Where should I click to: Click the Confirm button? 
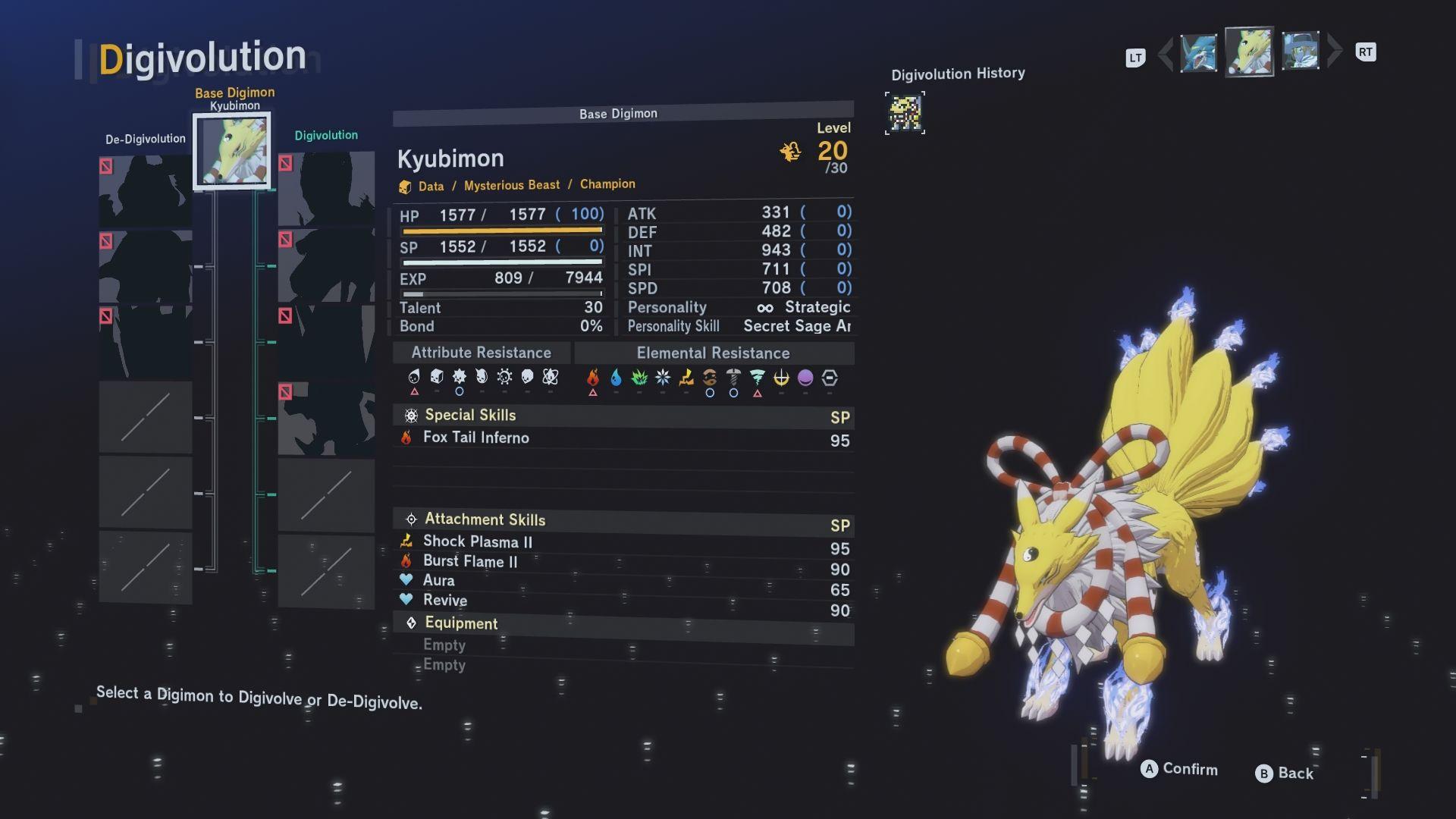point(1179,769)
